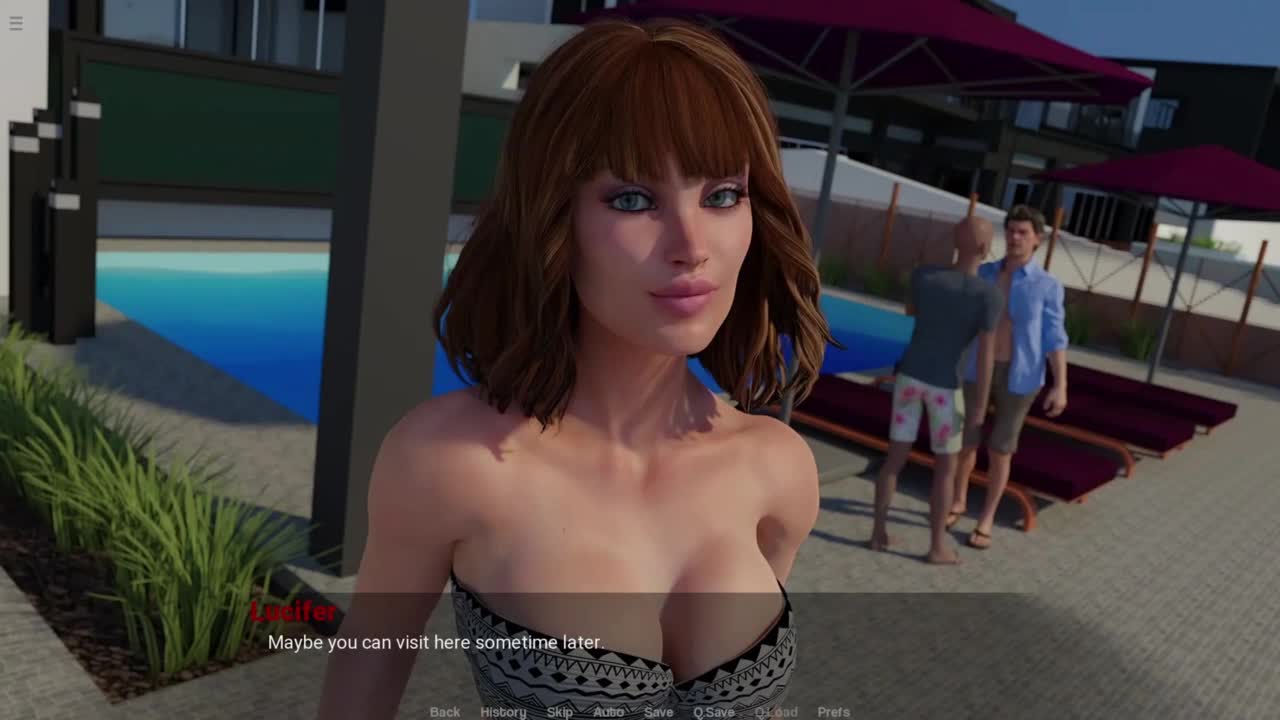Open the hamburger menu icon
Image resolution: width=1280 pixels, height=720 pixels.
pyautogui.click(x=16, y=23)
